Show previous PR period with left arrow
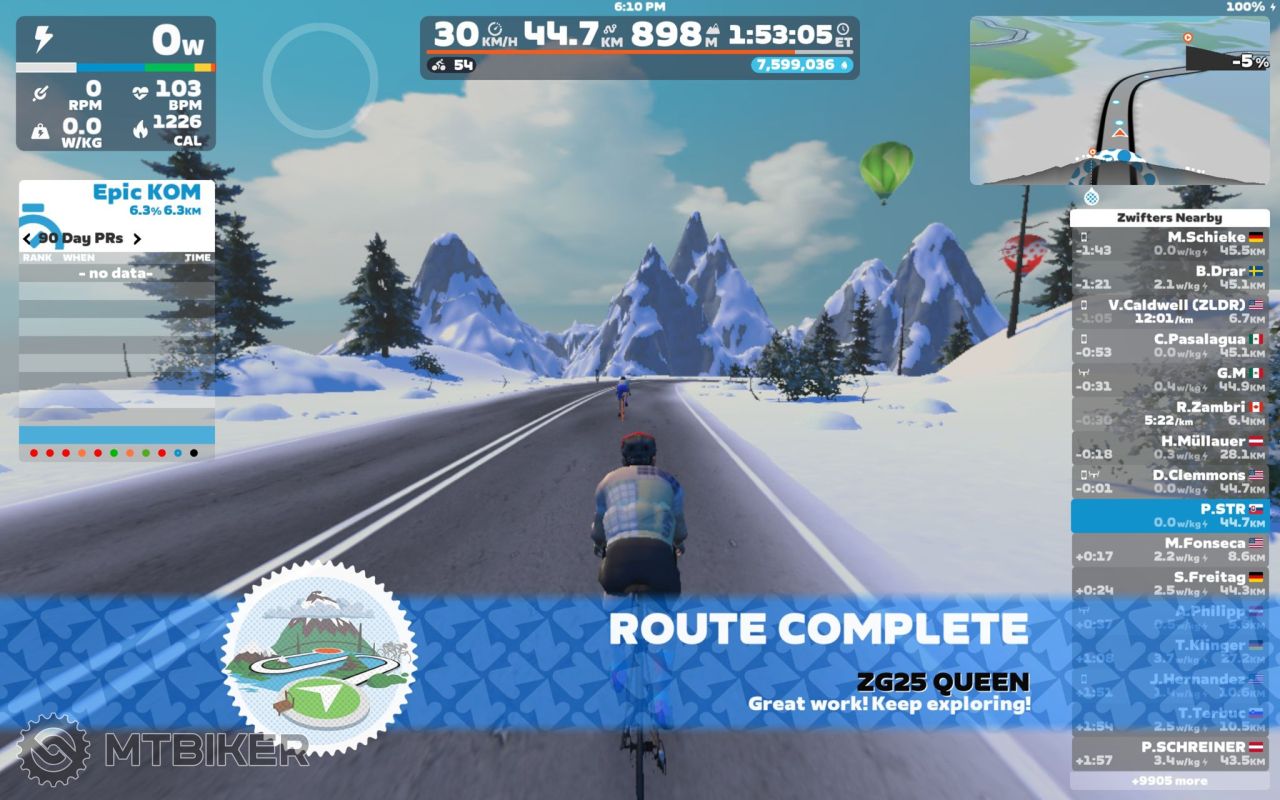Screen dimensions: 1280x800 tap(28, 239)
